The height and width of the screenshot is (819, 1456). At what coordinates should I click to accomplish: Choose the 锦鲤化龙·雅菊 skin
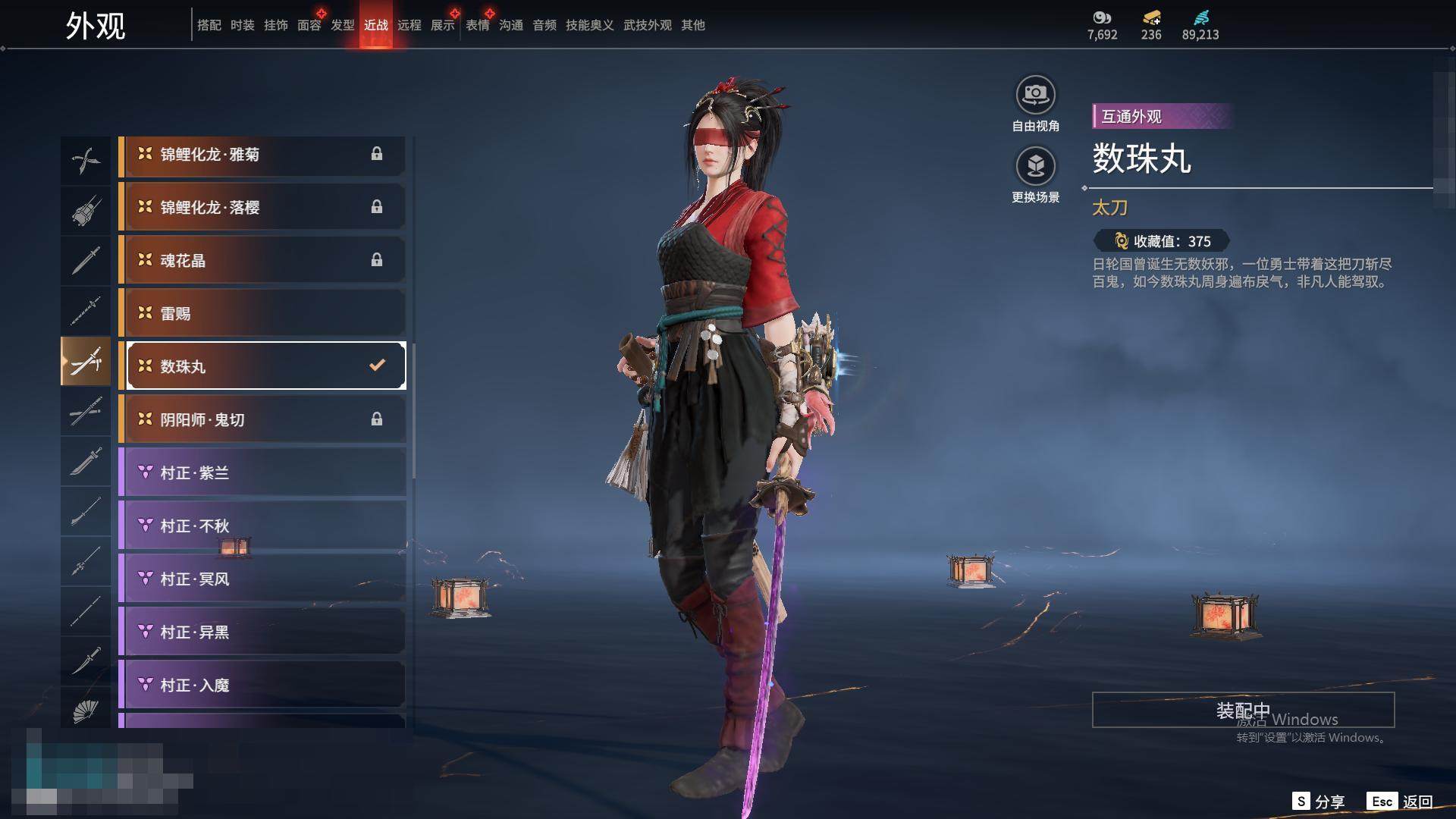[x=262, y=155]
